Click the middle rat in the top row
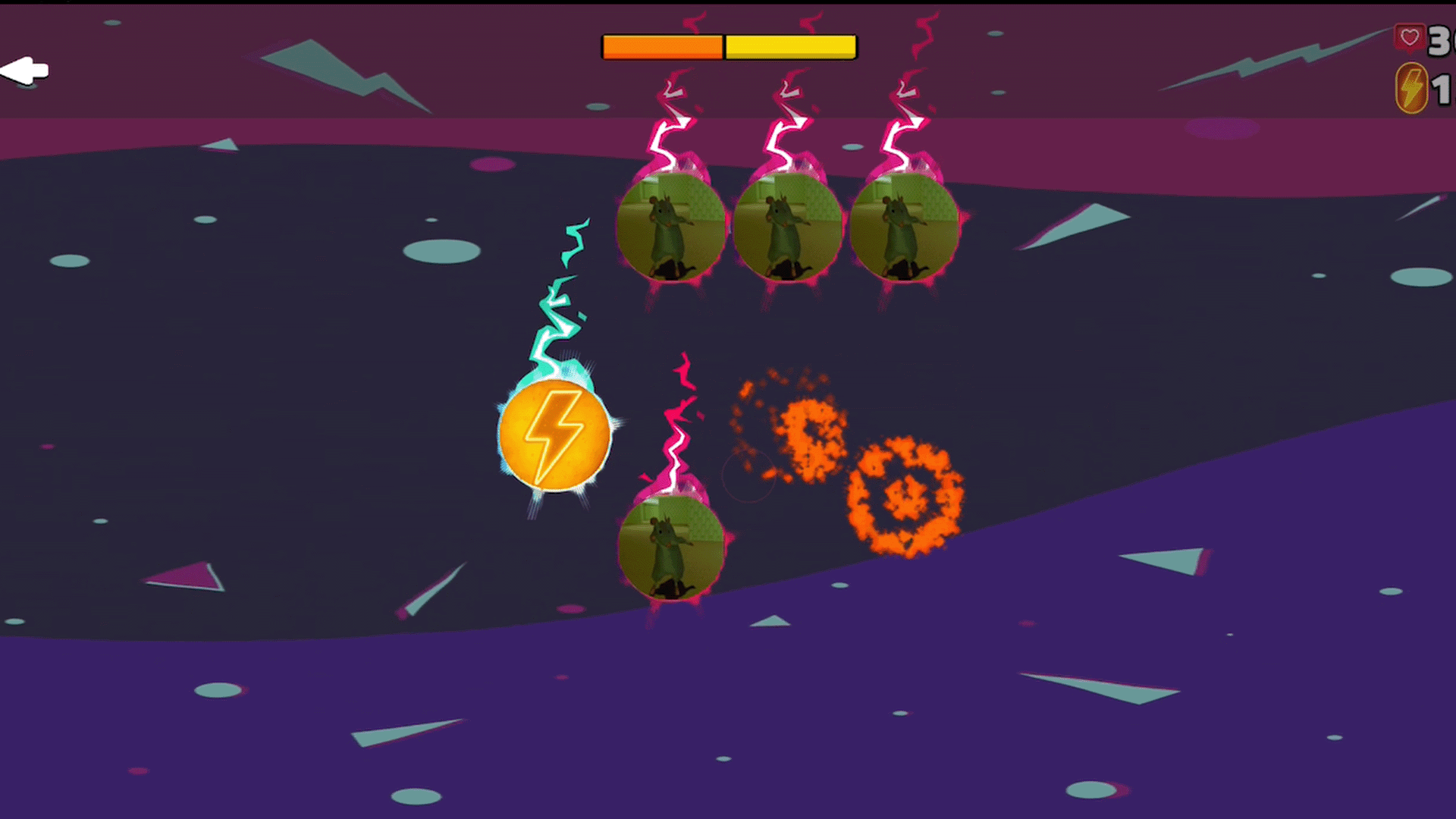This screenshot has height=819, width=1456. [x=786, y=227]
